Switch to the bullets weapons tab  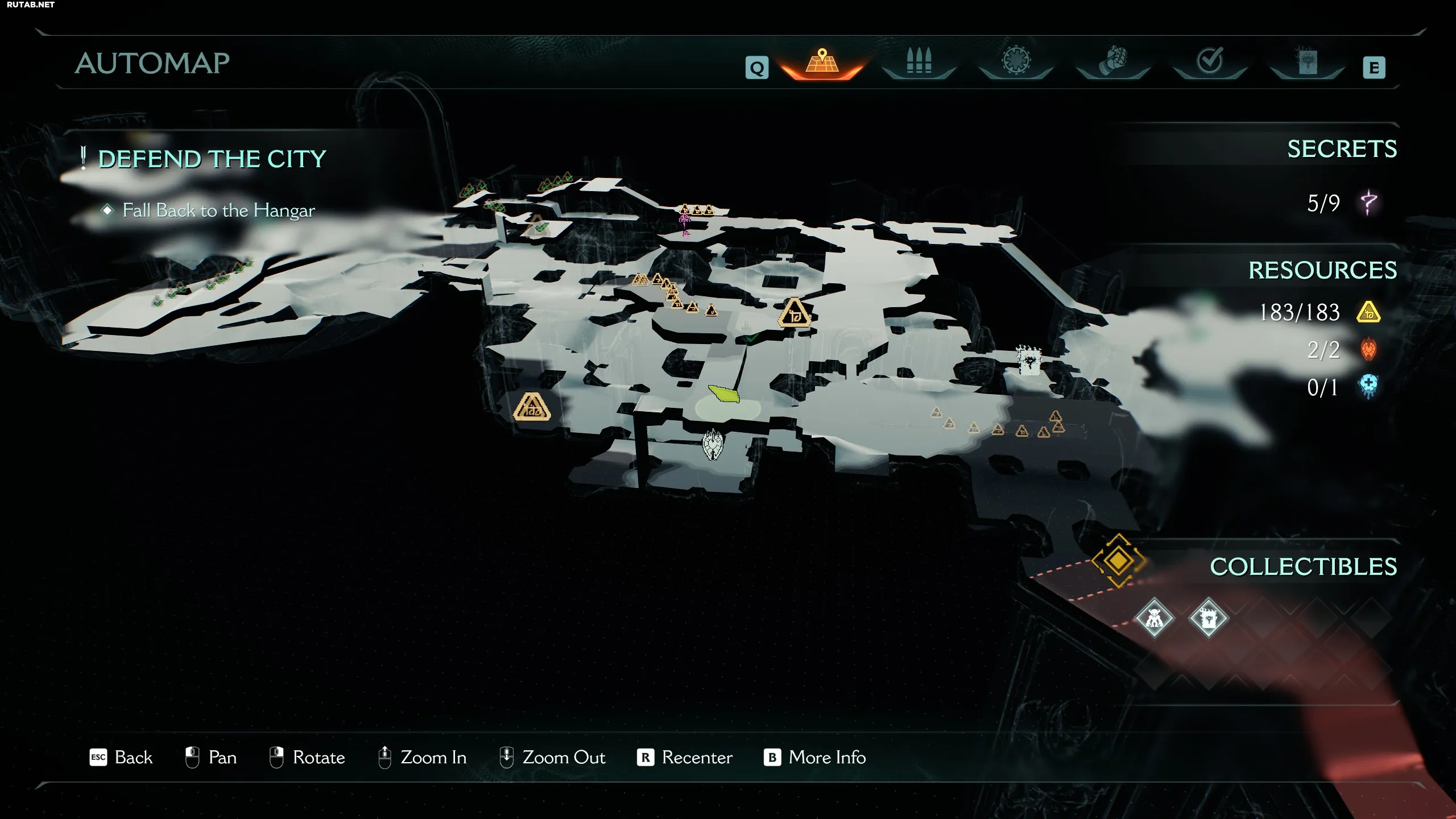point(919,62)
